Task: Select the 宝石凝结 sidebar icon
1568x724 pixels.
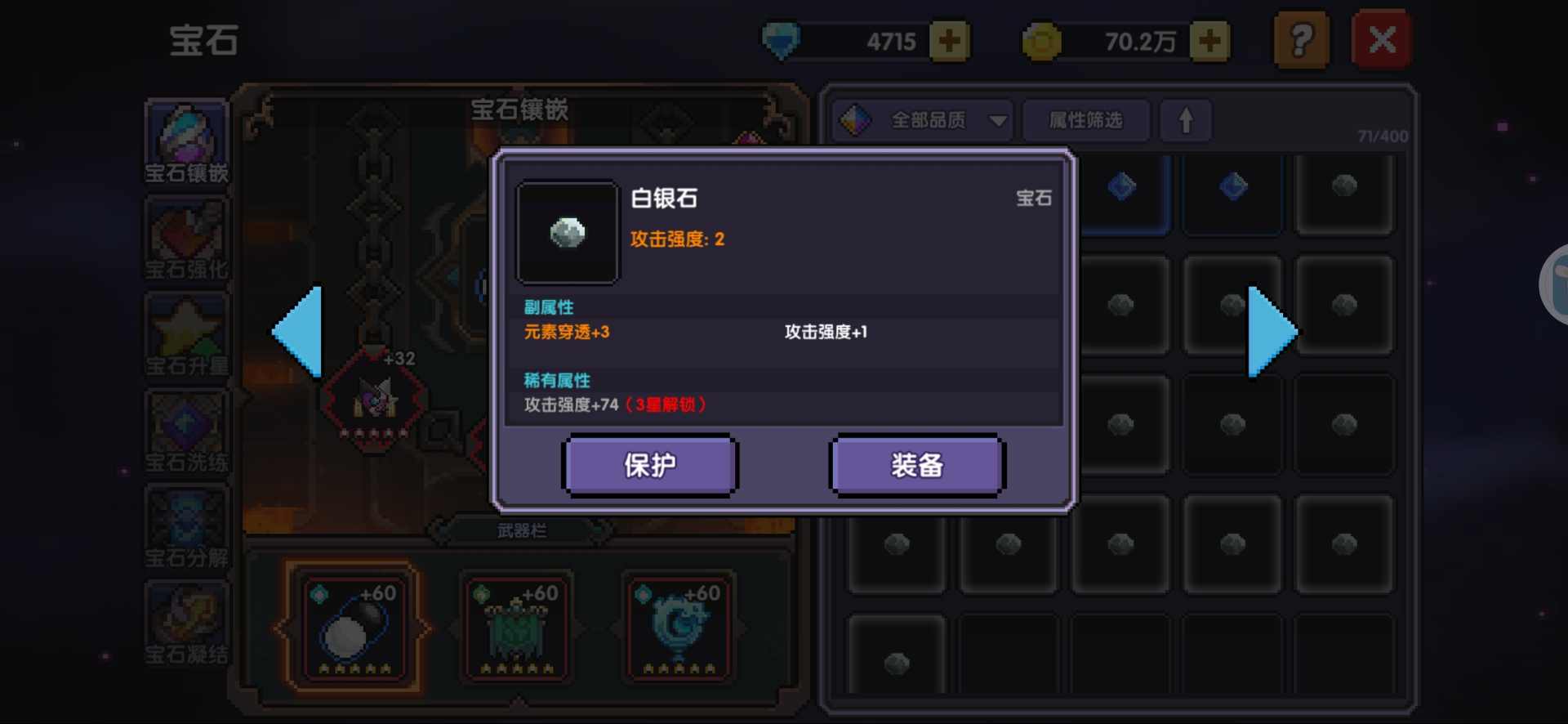Action: (x=186, y=623)
